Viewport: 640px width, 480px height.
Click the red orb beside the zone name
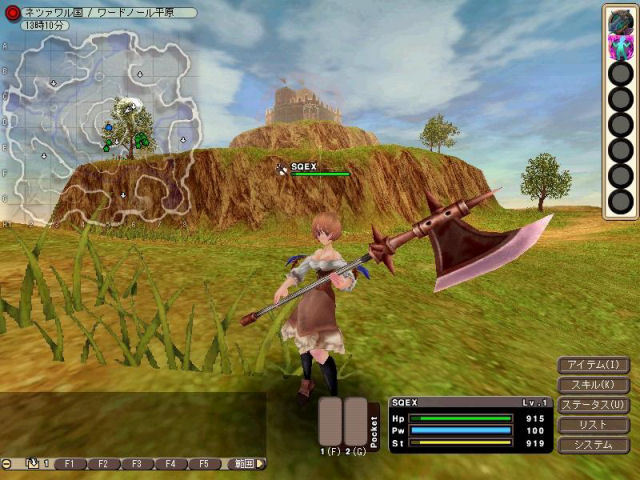13,12
